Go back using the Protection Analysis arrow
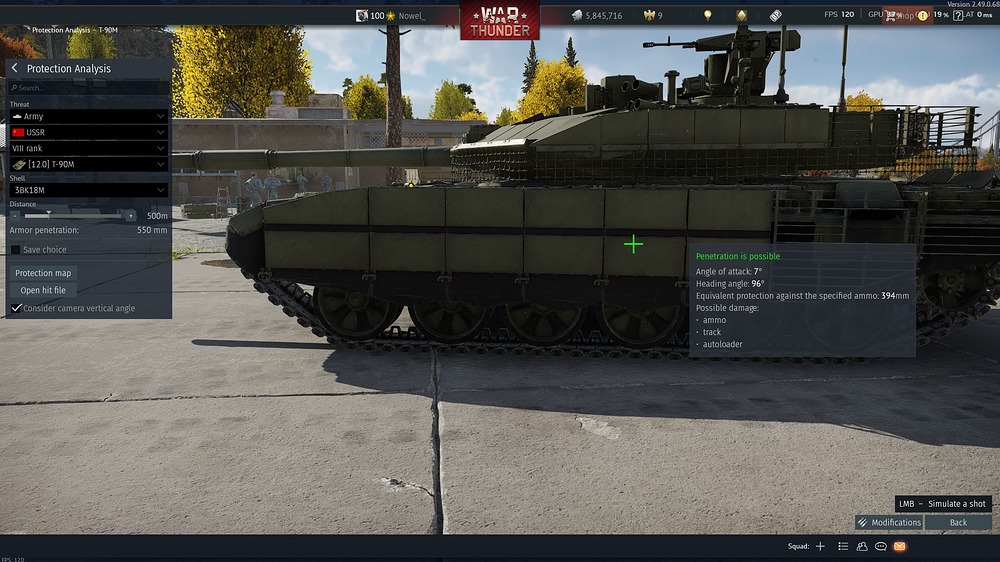 [15, 68]
